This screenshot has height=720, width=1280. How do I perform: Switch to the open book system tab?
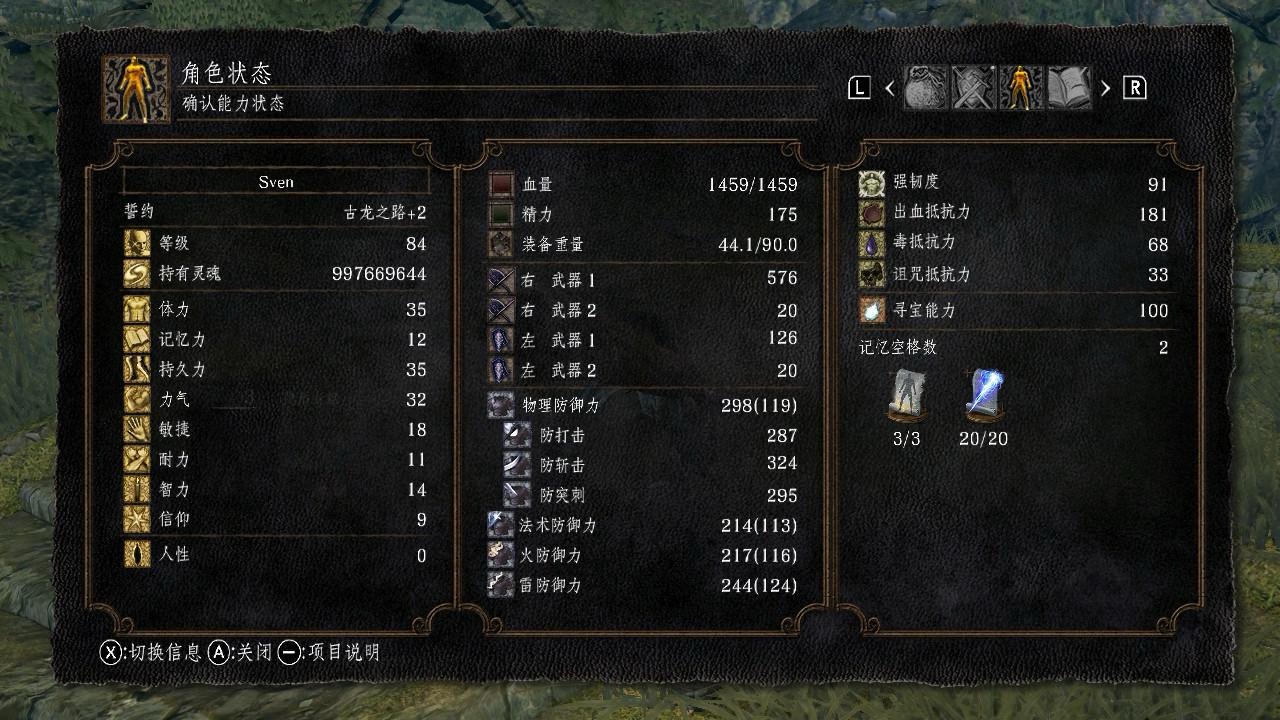click(1067, 88)
